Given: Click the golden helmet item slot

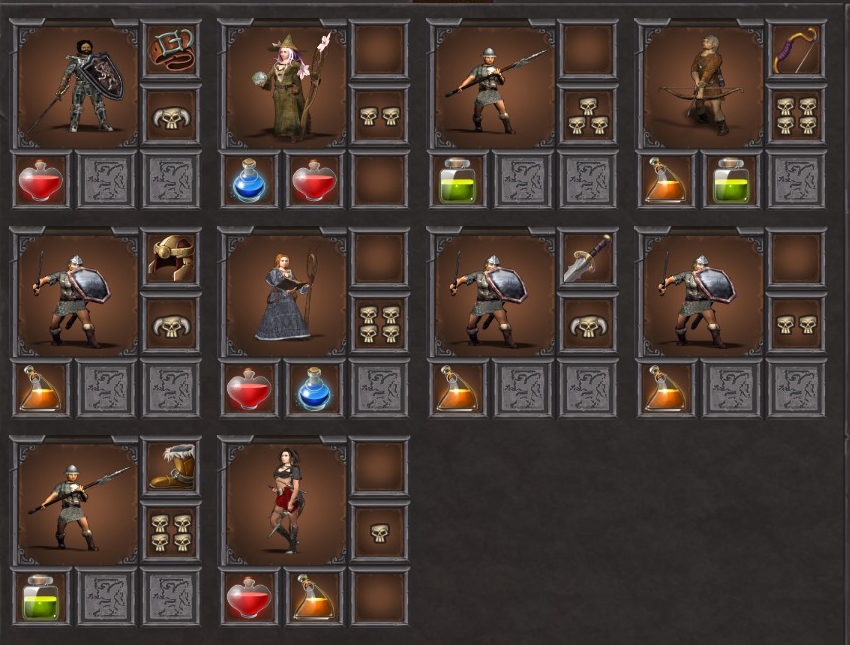Looking at the screenshot, I should click(x=171, y=258).
